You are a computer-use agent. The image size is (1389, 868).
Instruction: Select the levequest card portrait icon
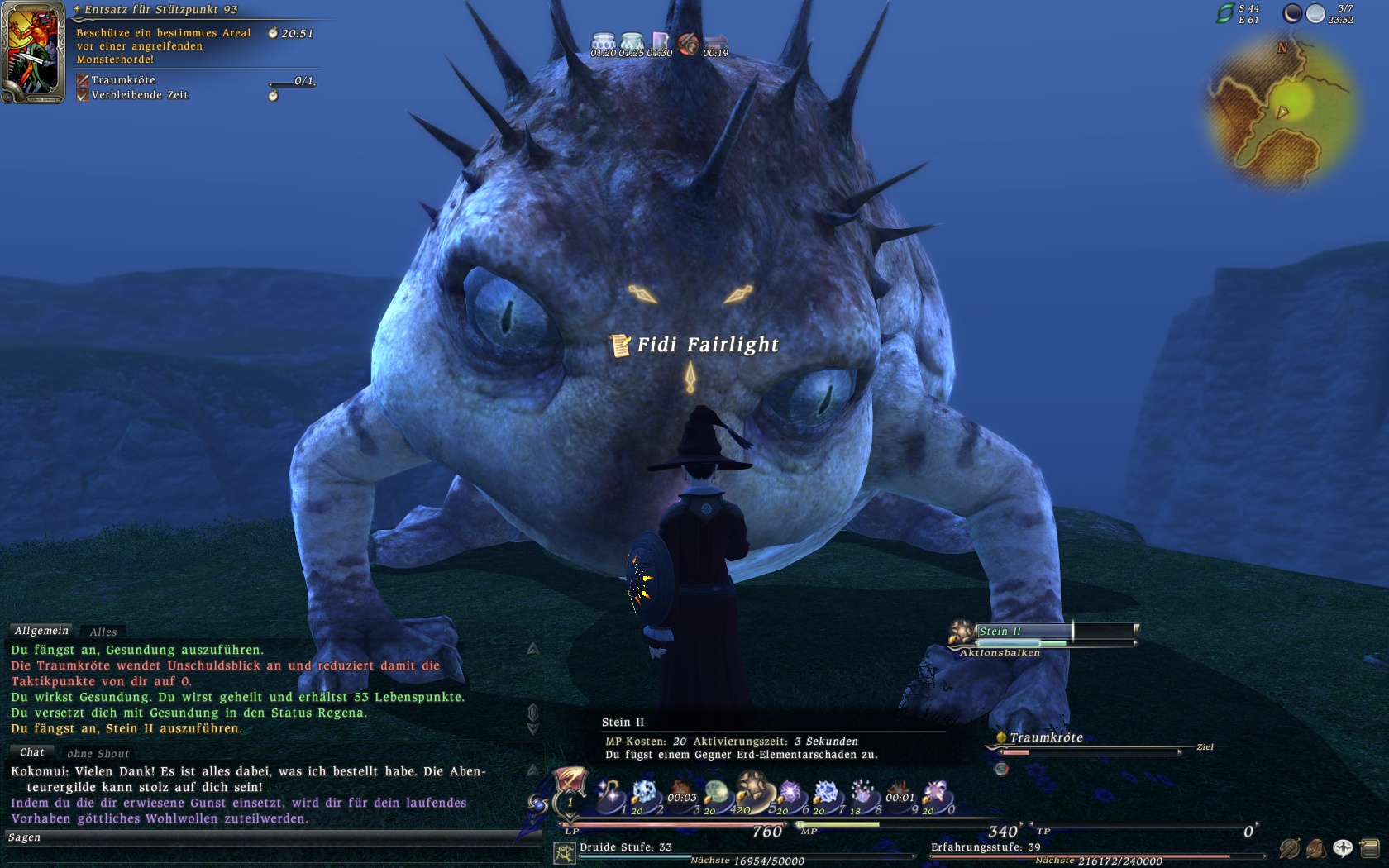[x=33, y=52]
